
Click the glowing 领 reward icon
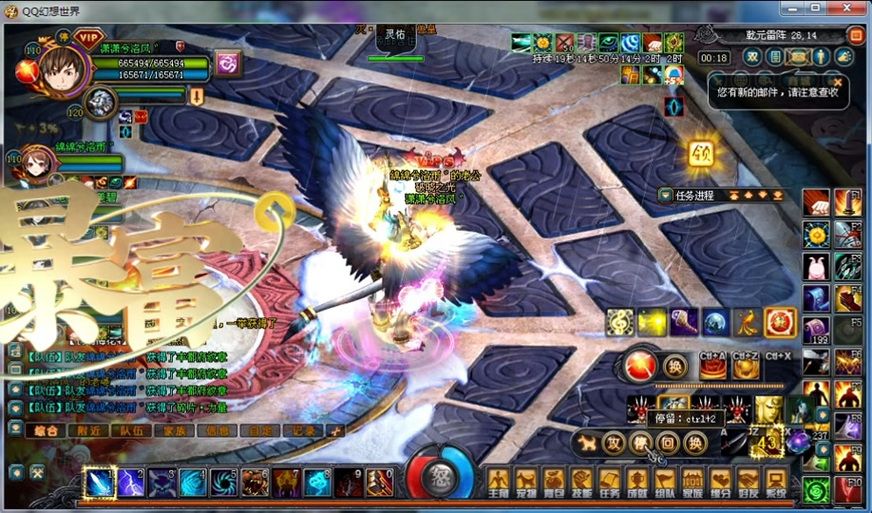click(700, 154)
